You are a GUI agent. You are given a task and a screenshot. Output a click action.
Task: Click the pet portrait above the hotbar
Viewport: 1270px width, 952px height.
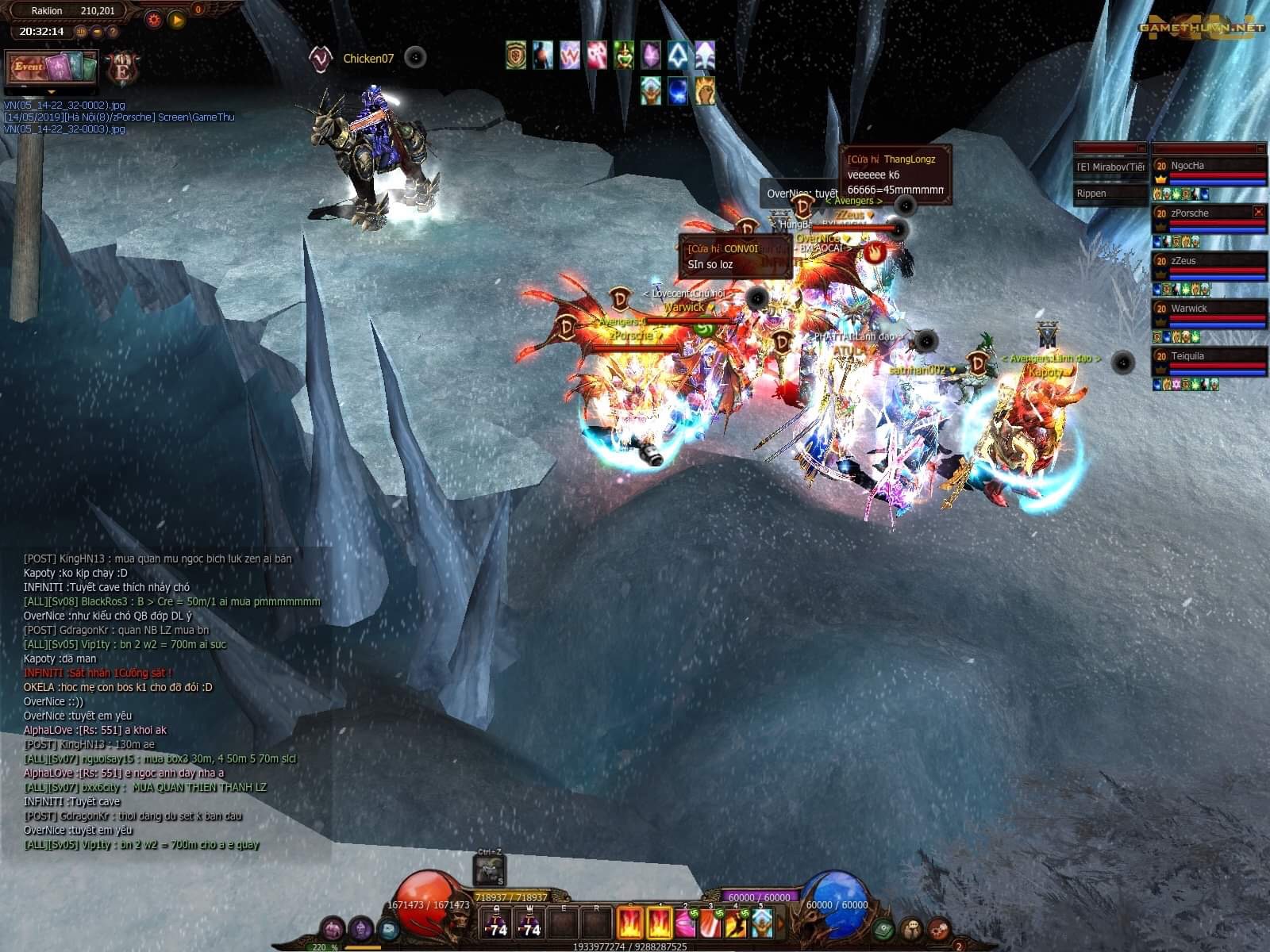(x=488, y=870)
